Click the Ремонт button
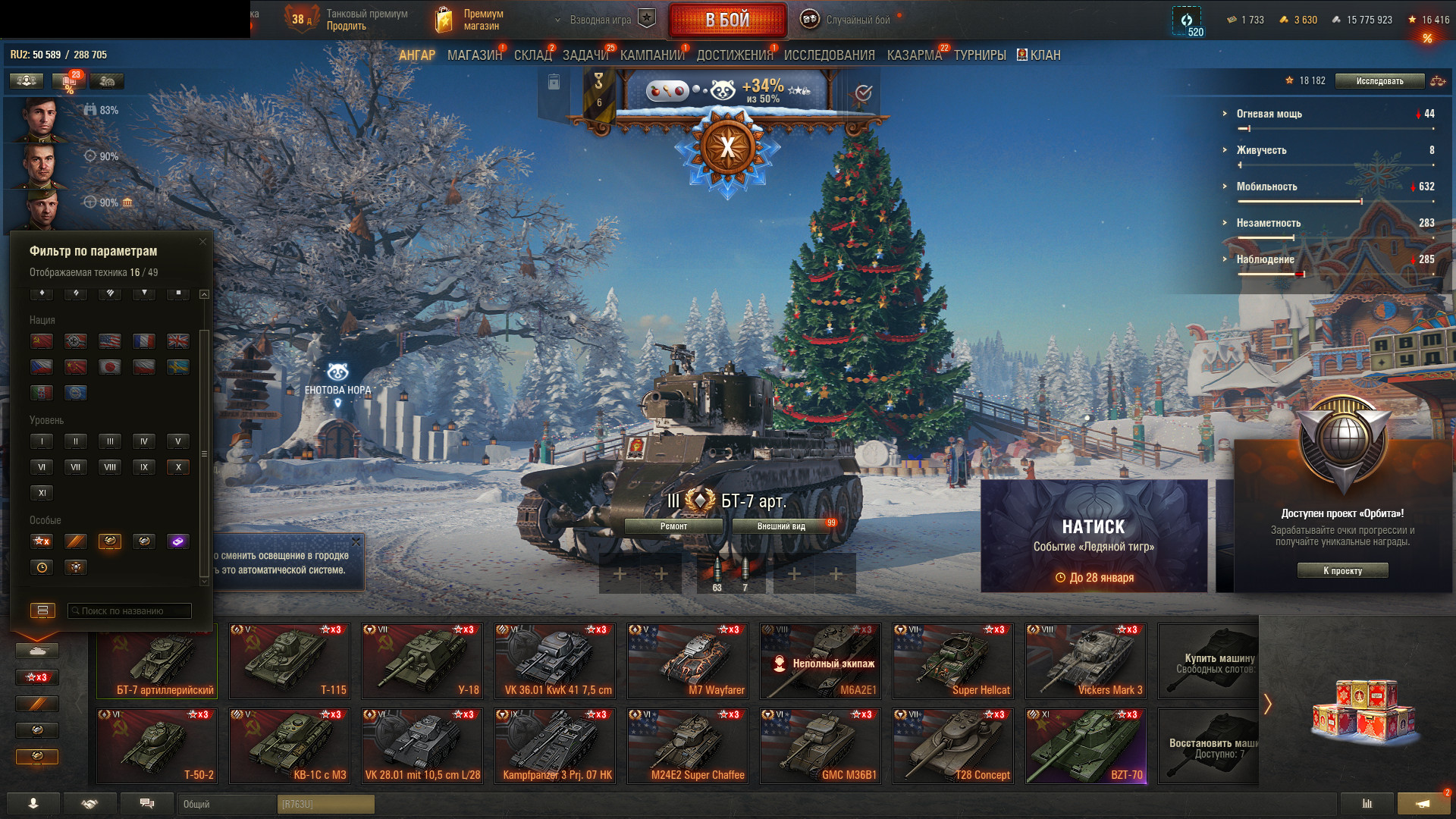 [x=673, y=526]
